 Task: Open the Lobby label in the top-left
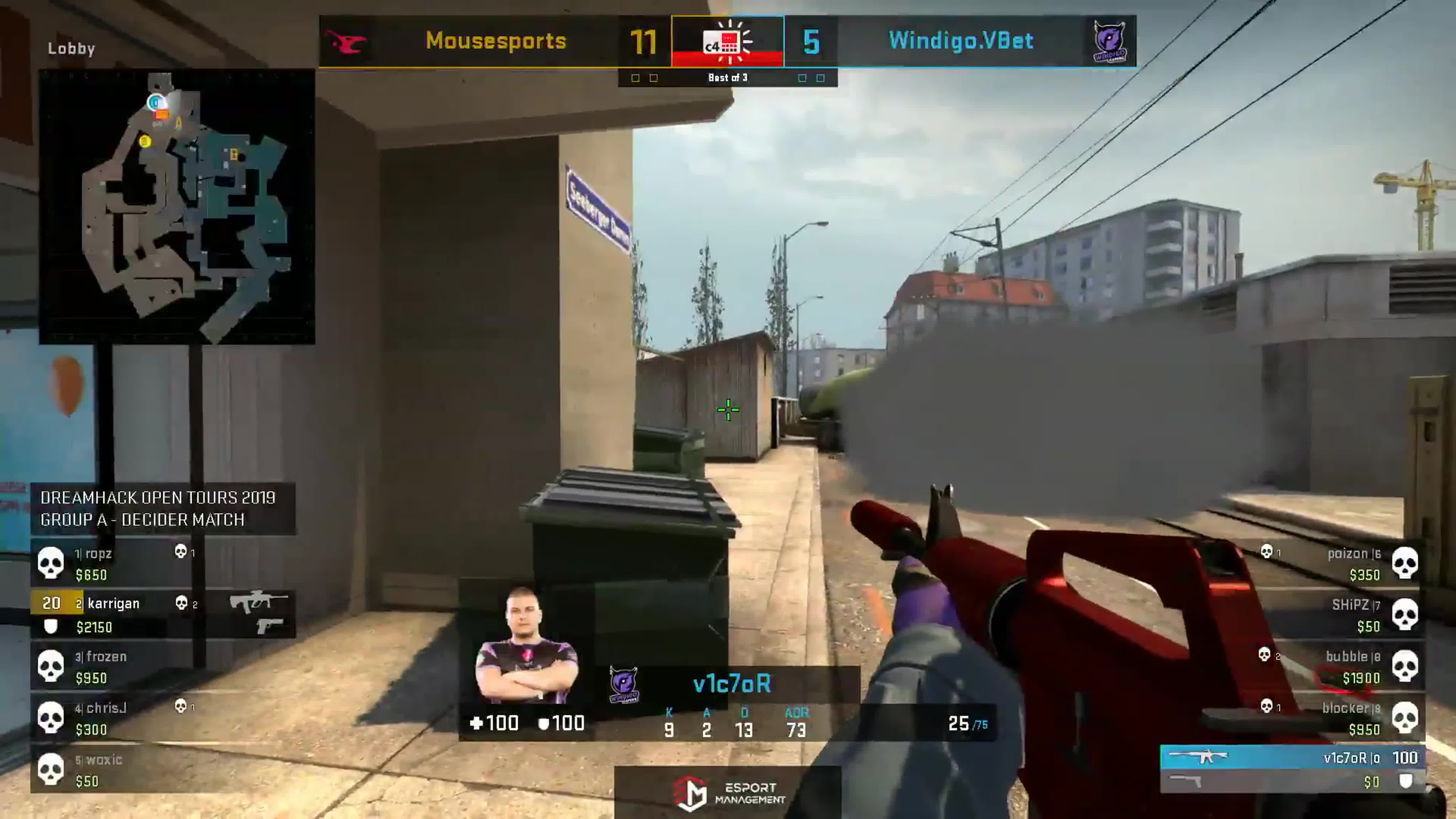click(x=71, y=49)
